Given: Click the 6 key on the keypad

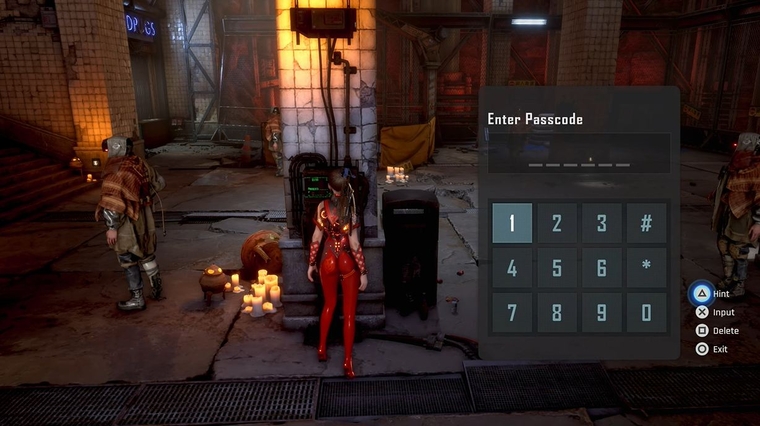Looking at the screenshot, I should coord(602,268).
